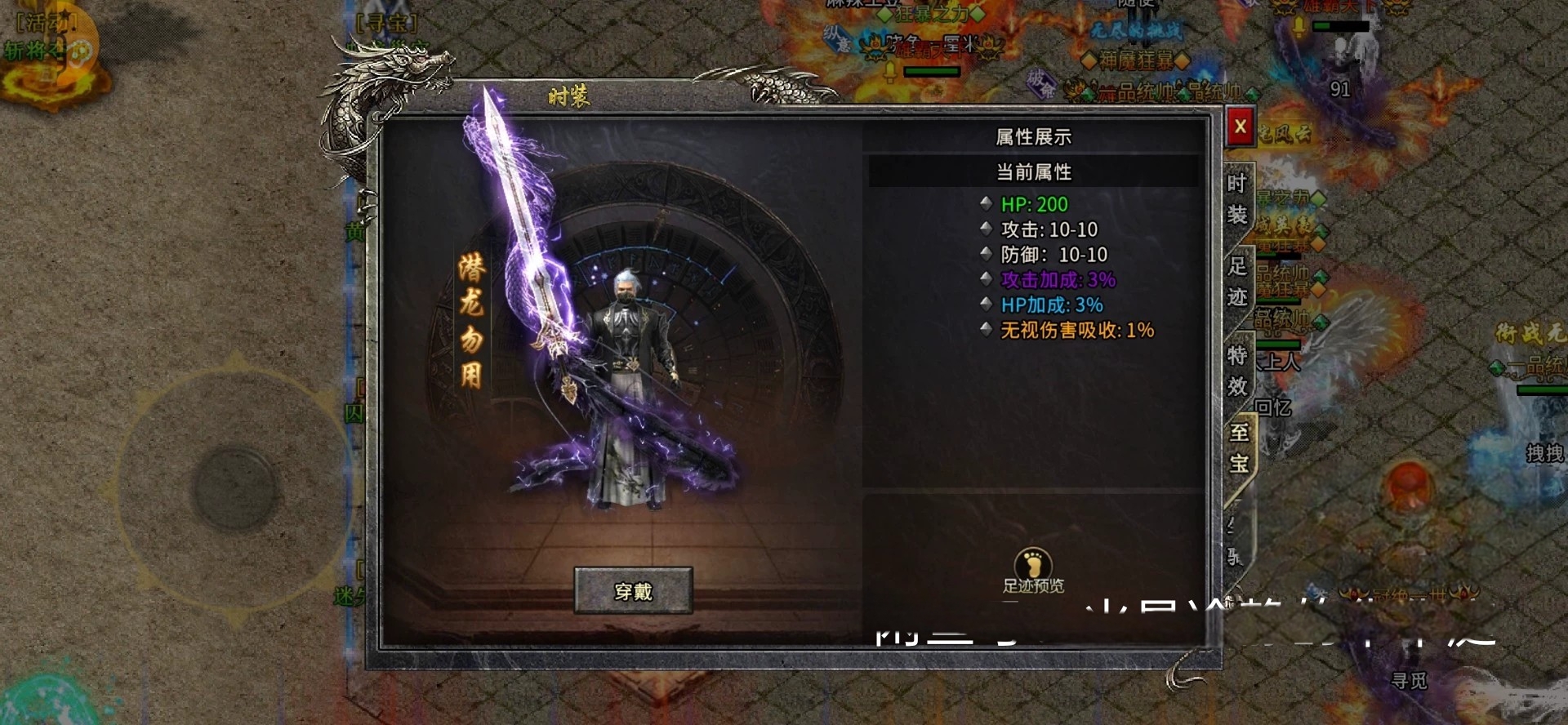The width and height of the screenshot is (1568, 725).
Task: Close the 时装 fashion window
Action: coord(1240,127)
